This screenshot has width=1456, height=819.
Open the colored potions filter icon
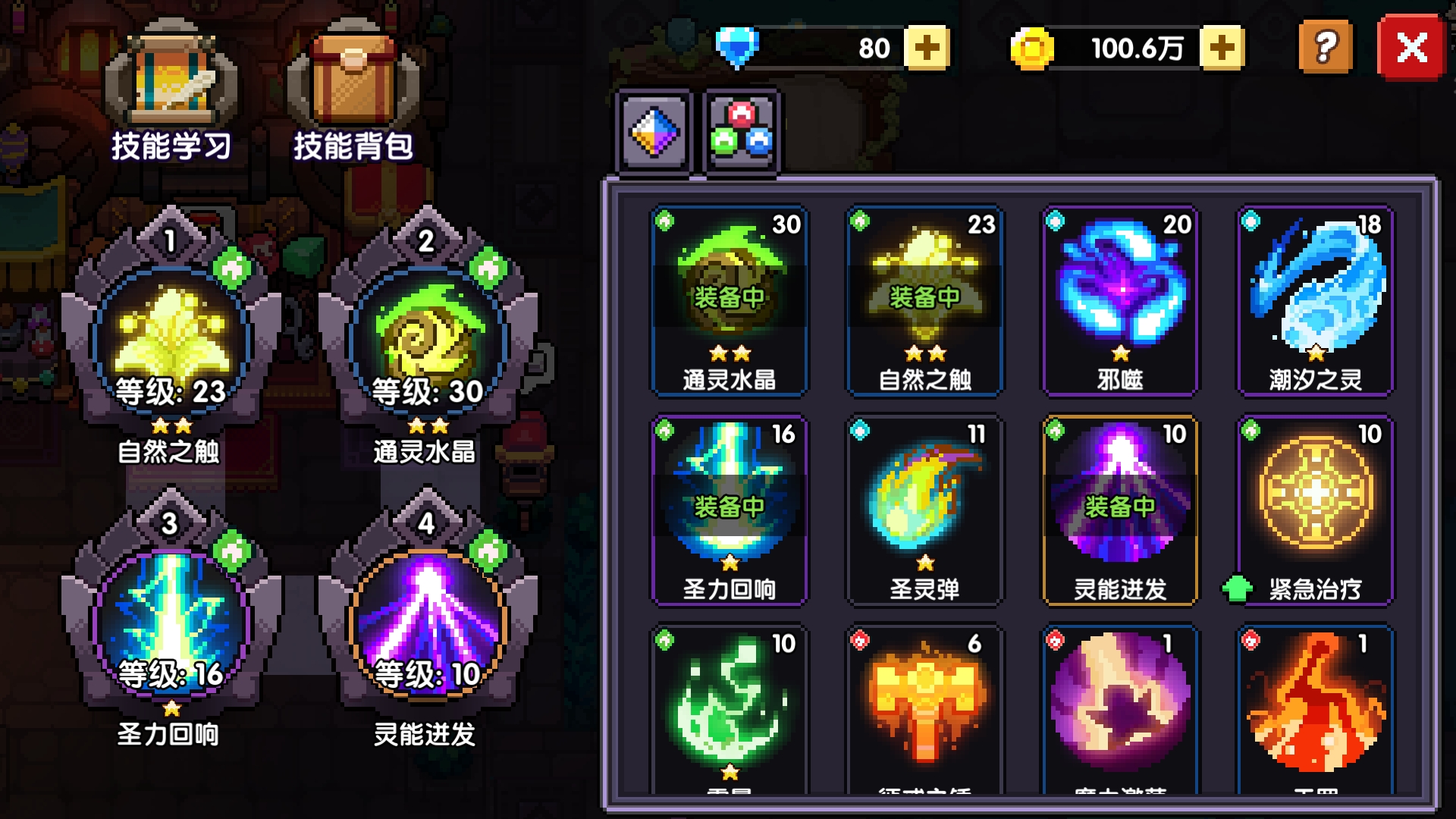(x=741, y=130)
